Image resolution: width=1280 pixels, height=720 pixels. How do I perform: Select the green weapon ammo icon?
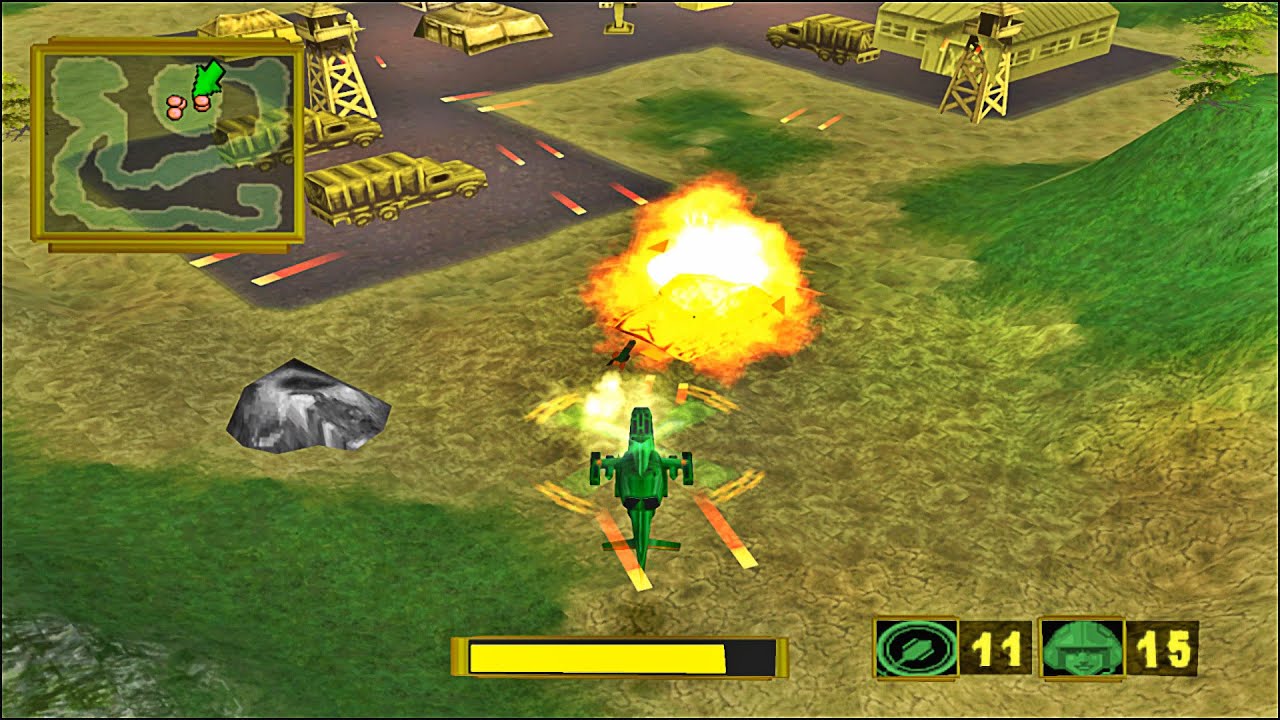[x=916, y=648]
